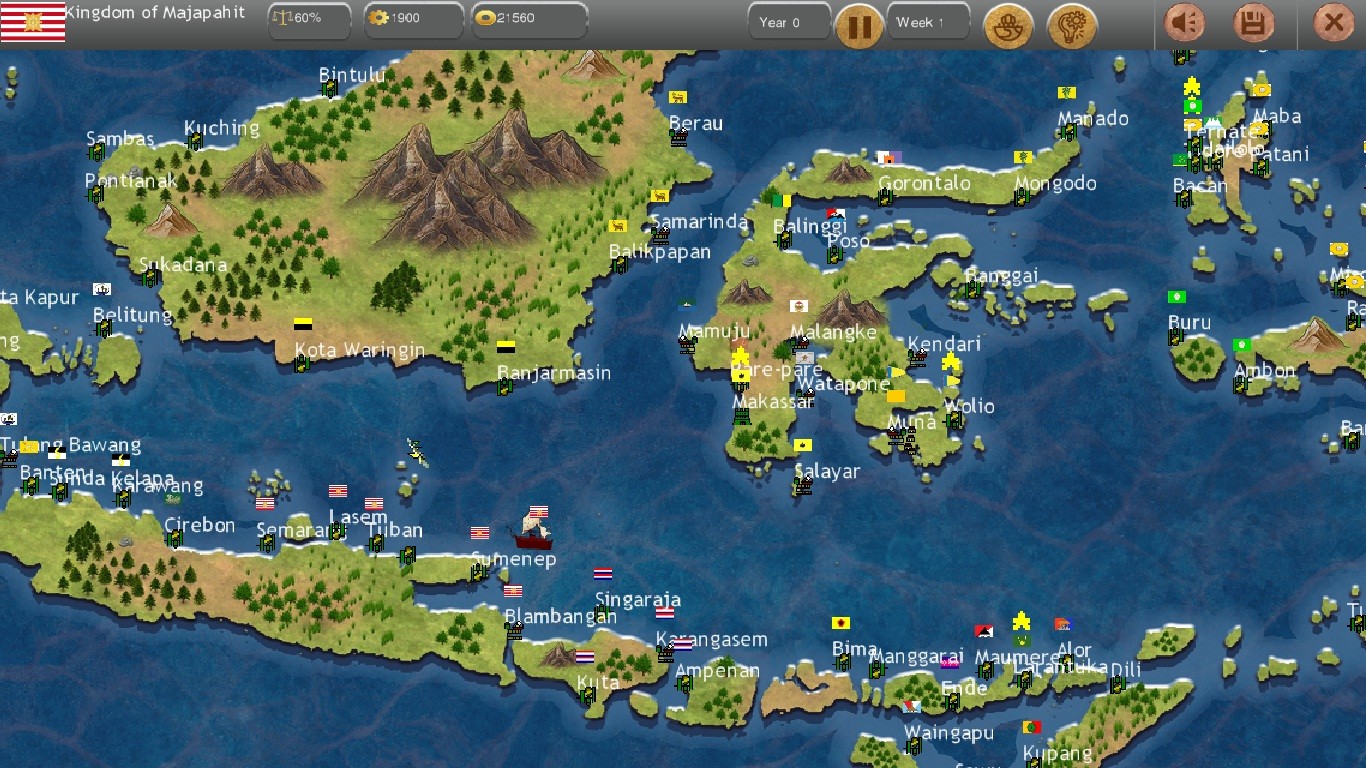1366x768 pixels.
Task: Mute the game sound
Action: tap(1185, 23)
